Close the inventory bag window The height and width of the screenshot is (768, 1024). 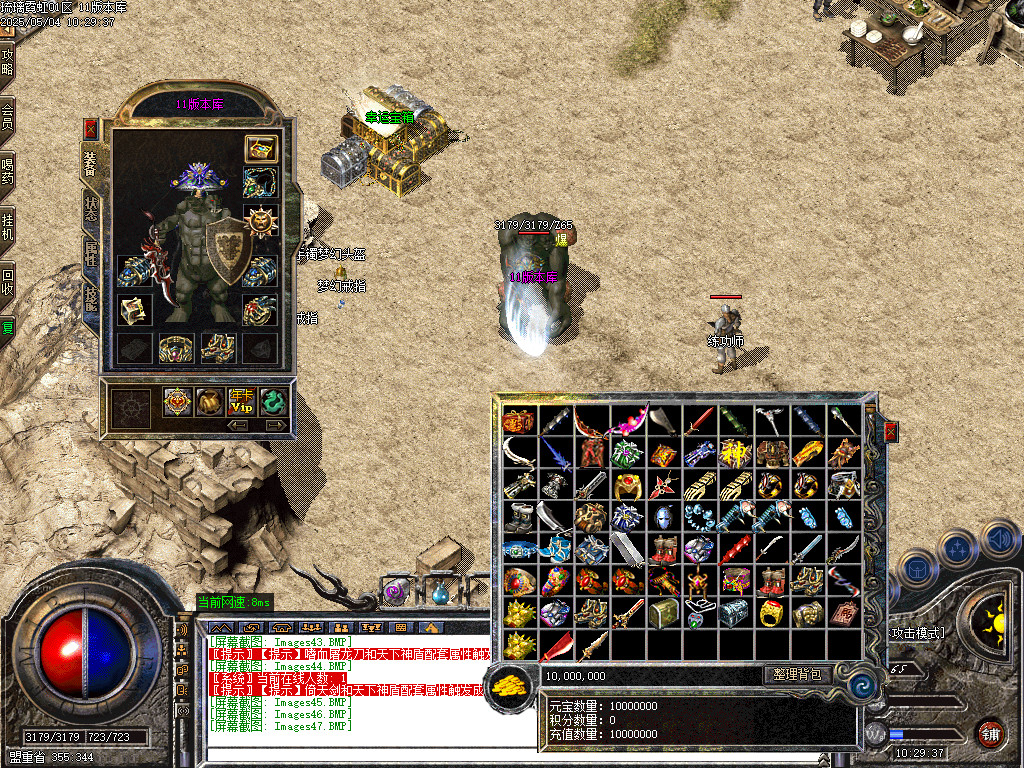pos(890,431)
